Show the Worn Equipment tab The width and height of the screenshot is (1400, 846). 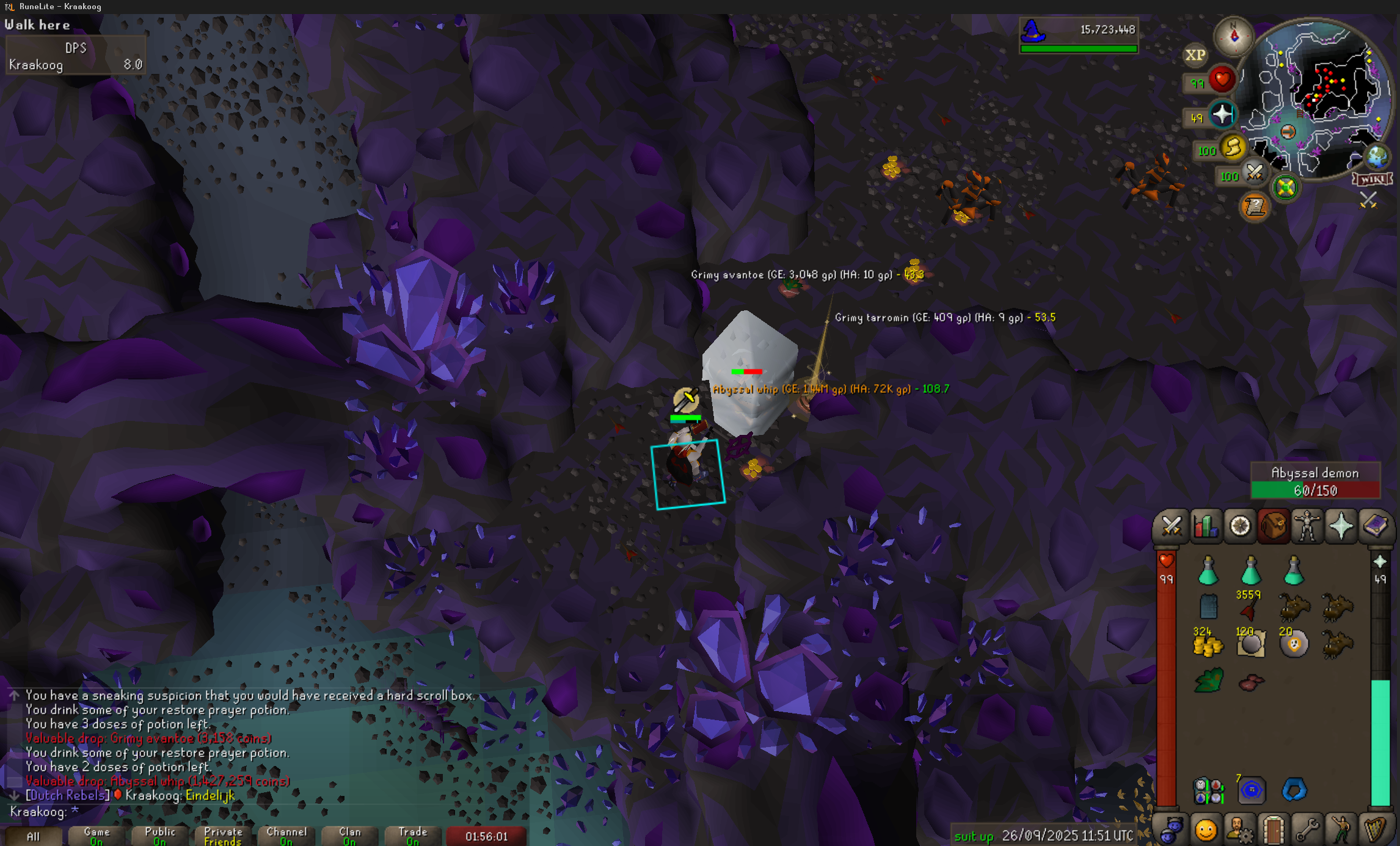coord(1307,526)
